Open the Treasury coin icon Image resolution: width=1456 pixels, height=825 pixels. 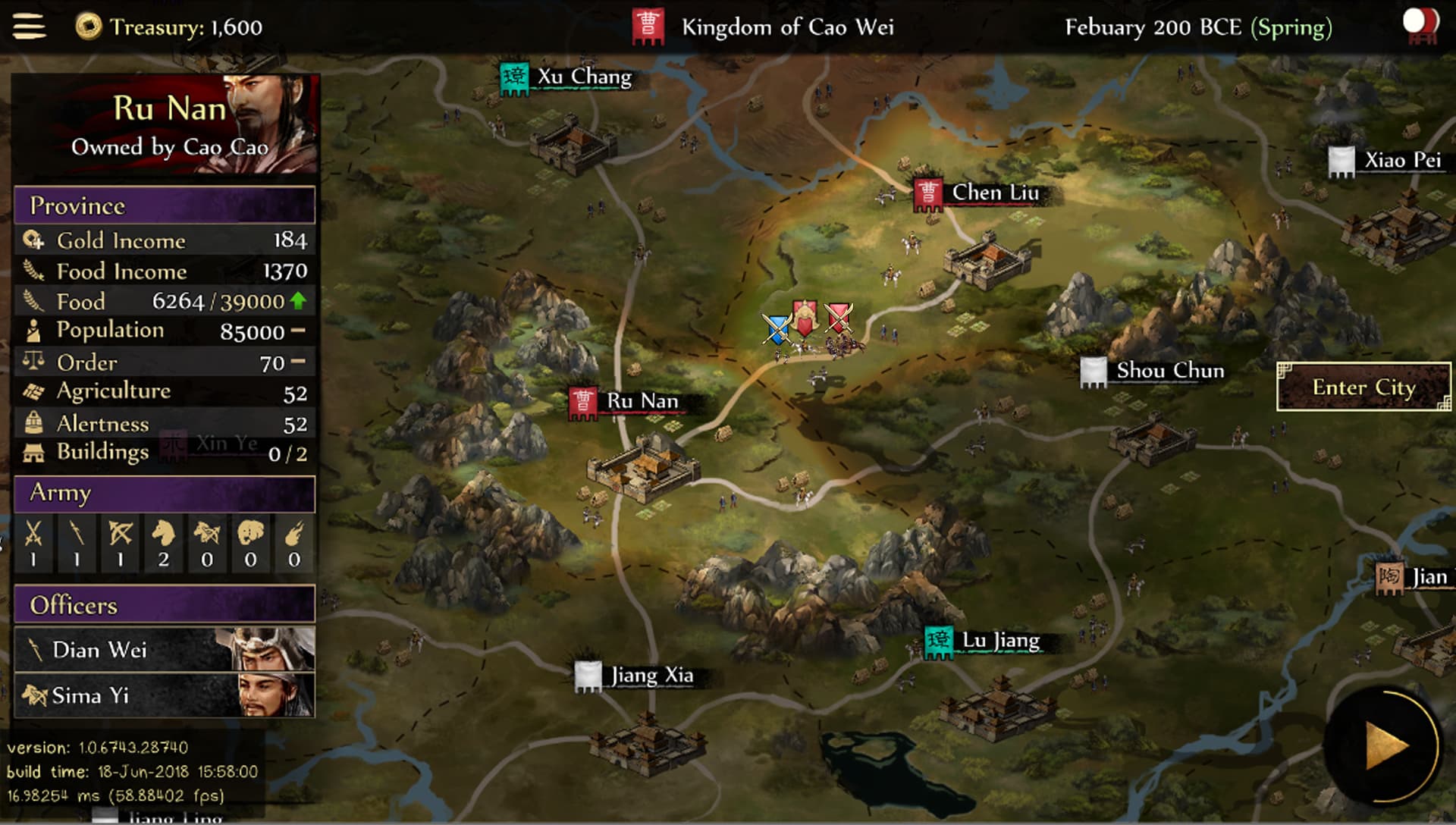tap(89, 27)
